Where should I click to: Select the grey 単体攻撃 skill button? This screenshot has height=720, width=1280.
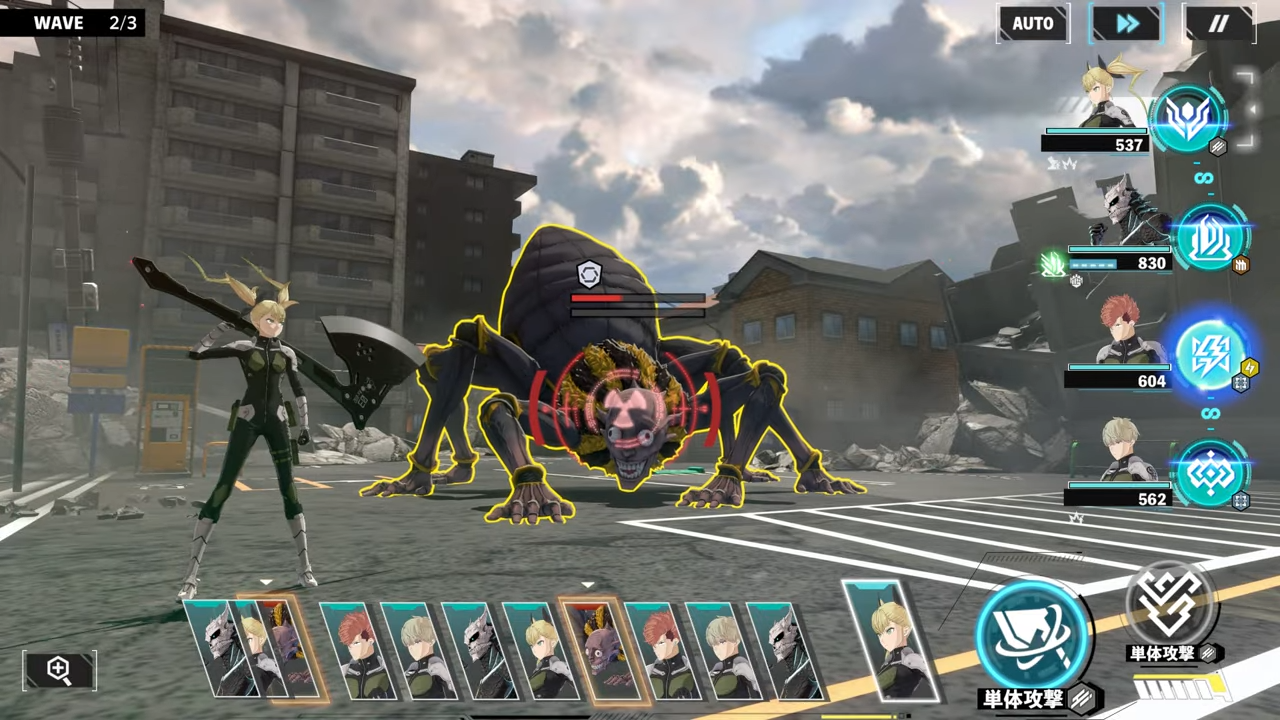tap(1171, 606)
